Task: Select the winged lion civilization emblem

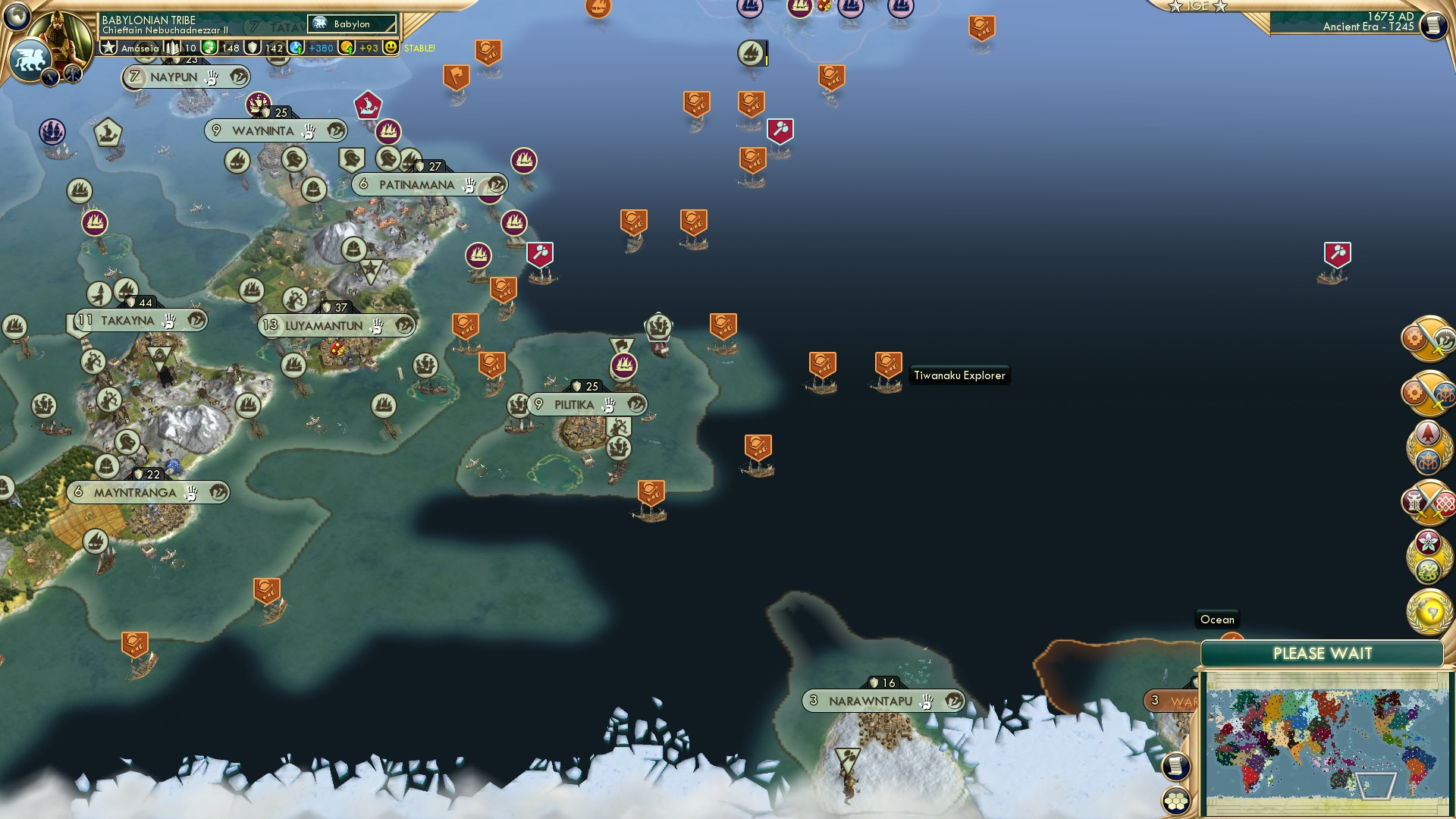Action: [30, 60]
